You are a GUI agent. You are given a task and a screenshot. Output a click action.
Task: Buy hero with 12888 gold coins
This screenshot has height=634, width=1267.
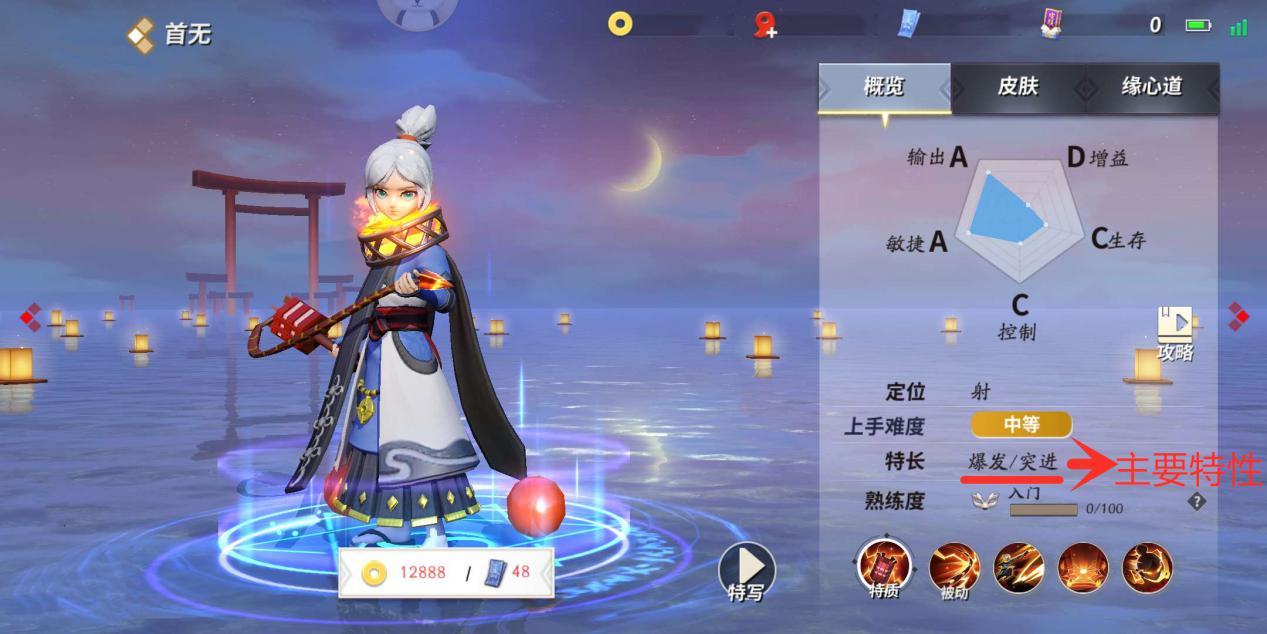tap(404, 573)
